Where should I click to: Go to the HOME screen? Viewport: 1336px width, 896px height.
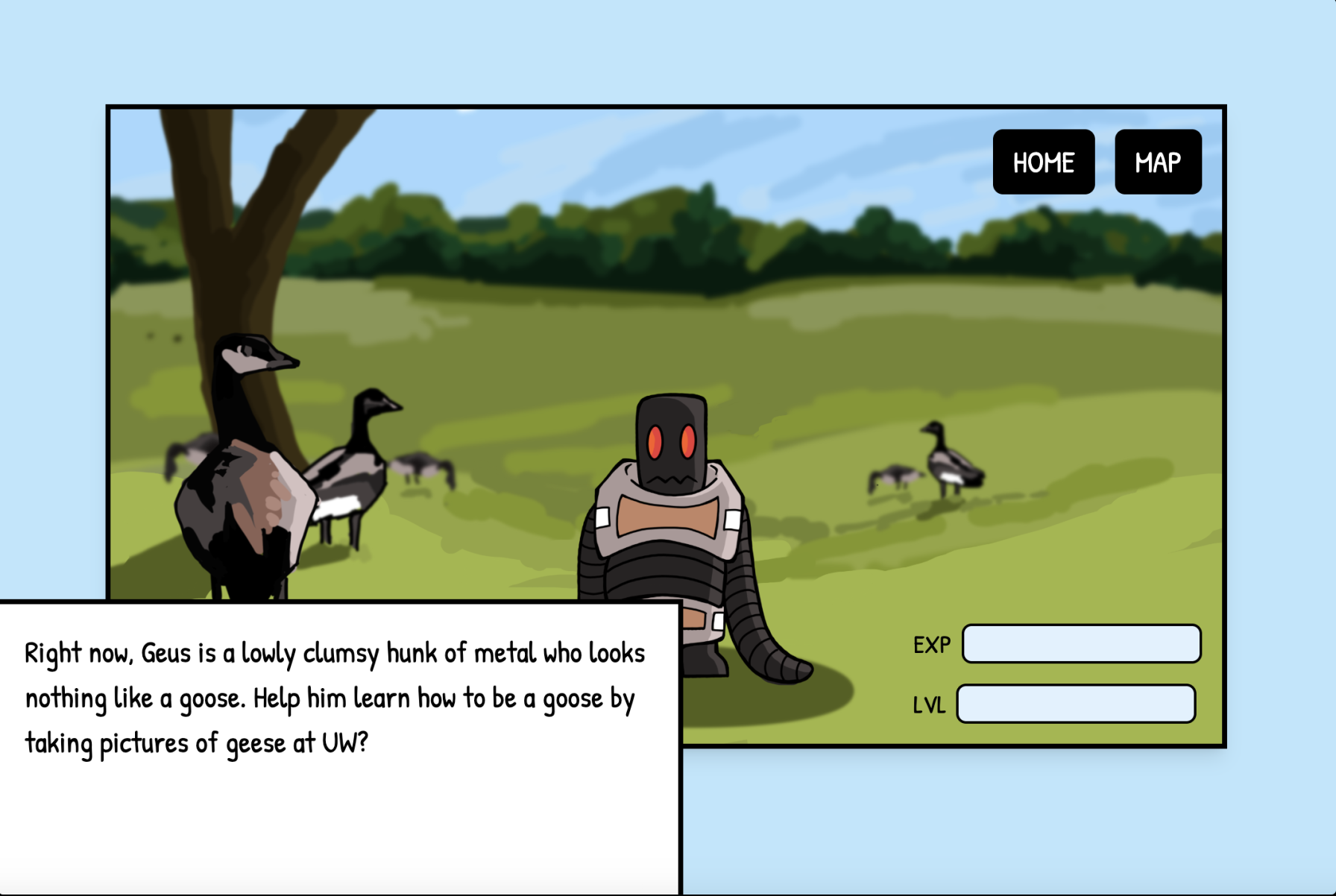(x=1043, y=162)
